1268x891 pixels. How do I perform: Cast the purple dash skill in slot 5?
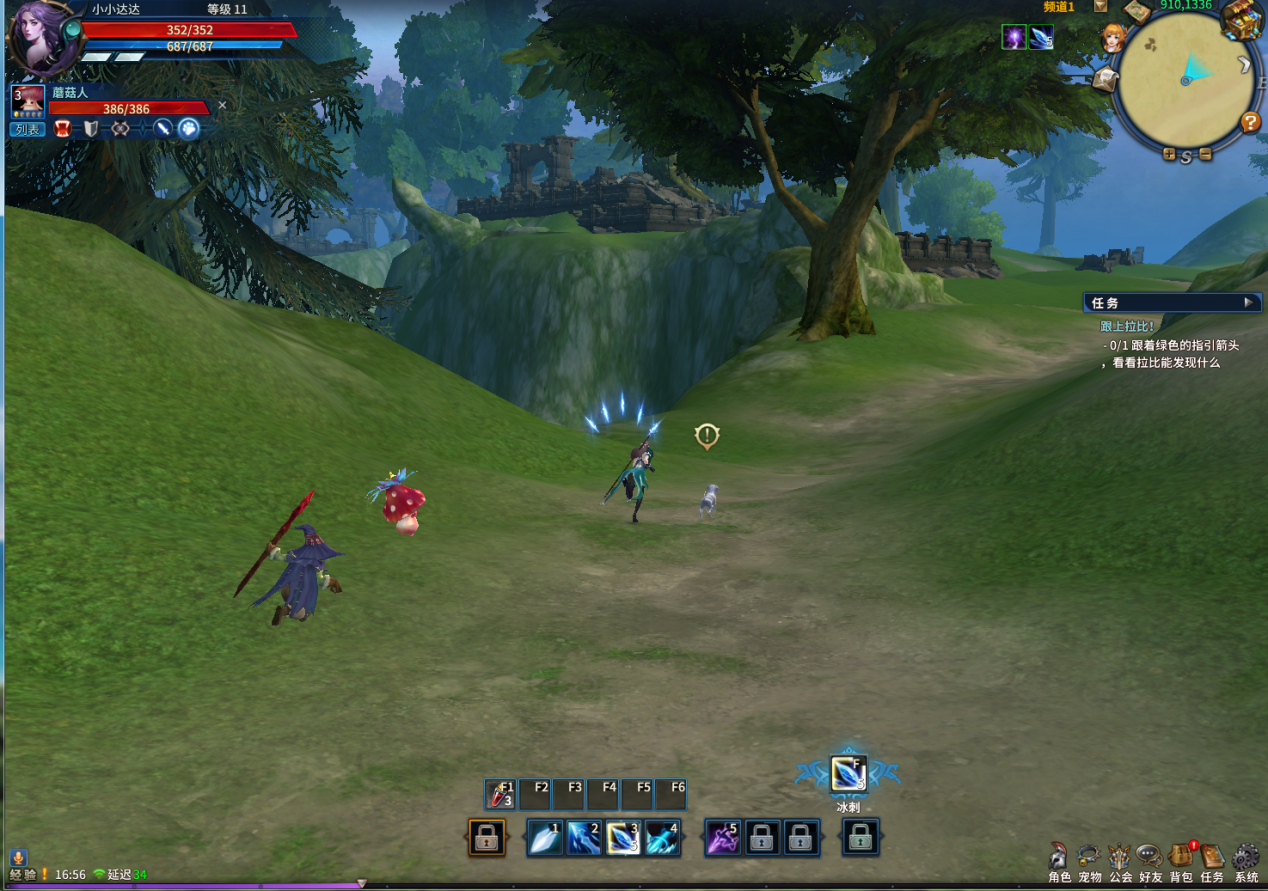[x=723, y=838]
